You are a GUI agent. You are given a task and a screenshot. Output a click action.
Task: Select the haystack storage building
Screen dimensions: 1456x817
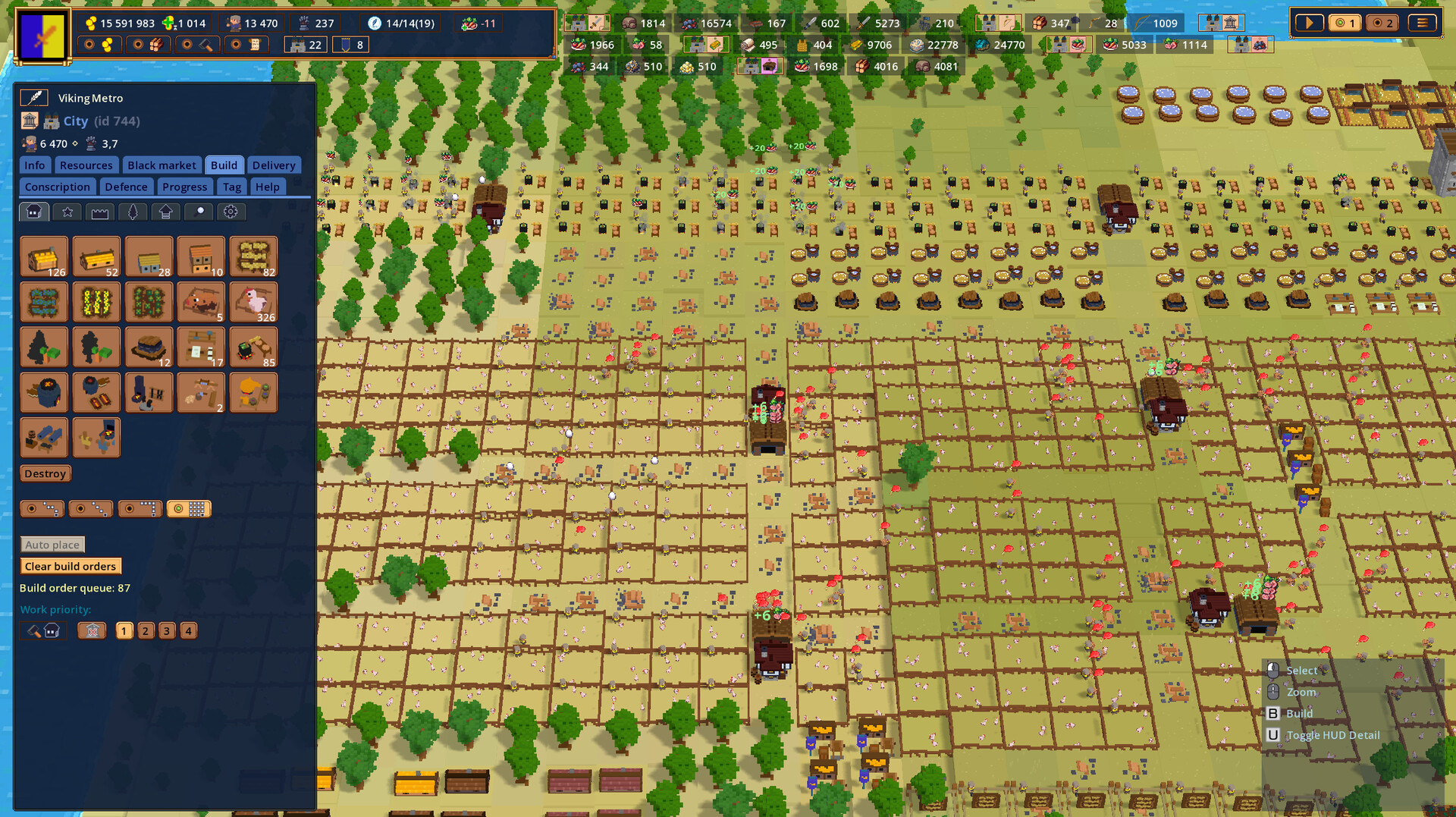click(253, 256)
